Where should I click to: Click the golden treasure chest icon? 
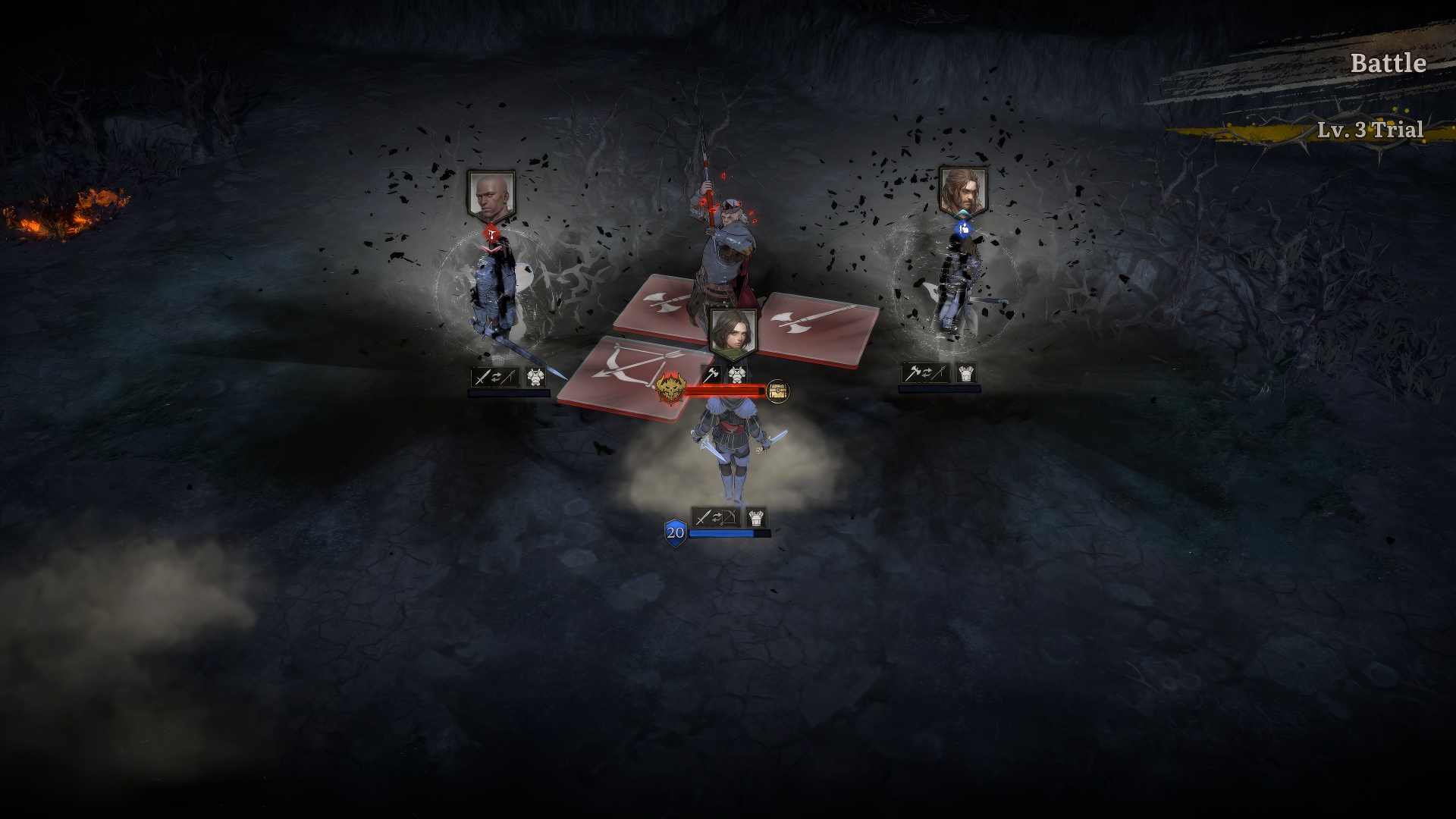778,391
